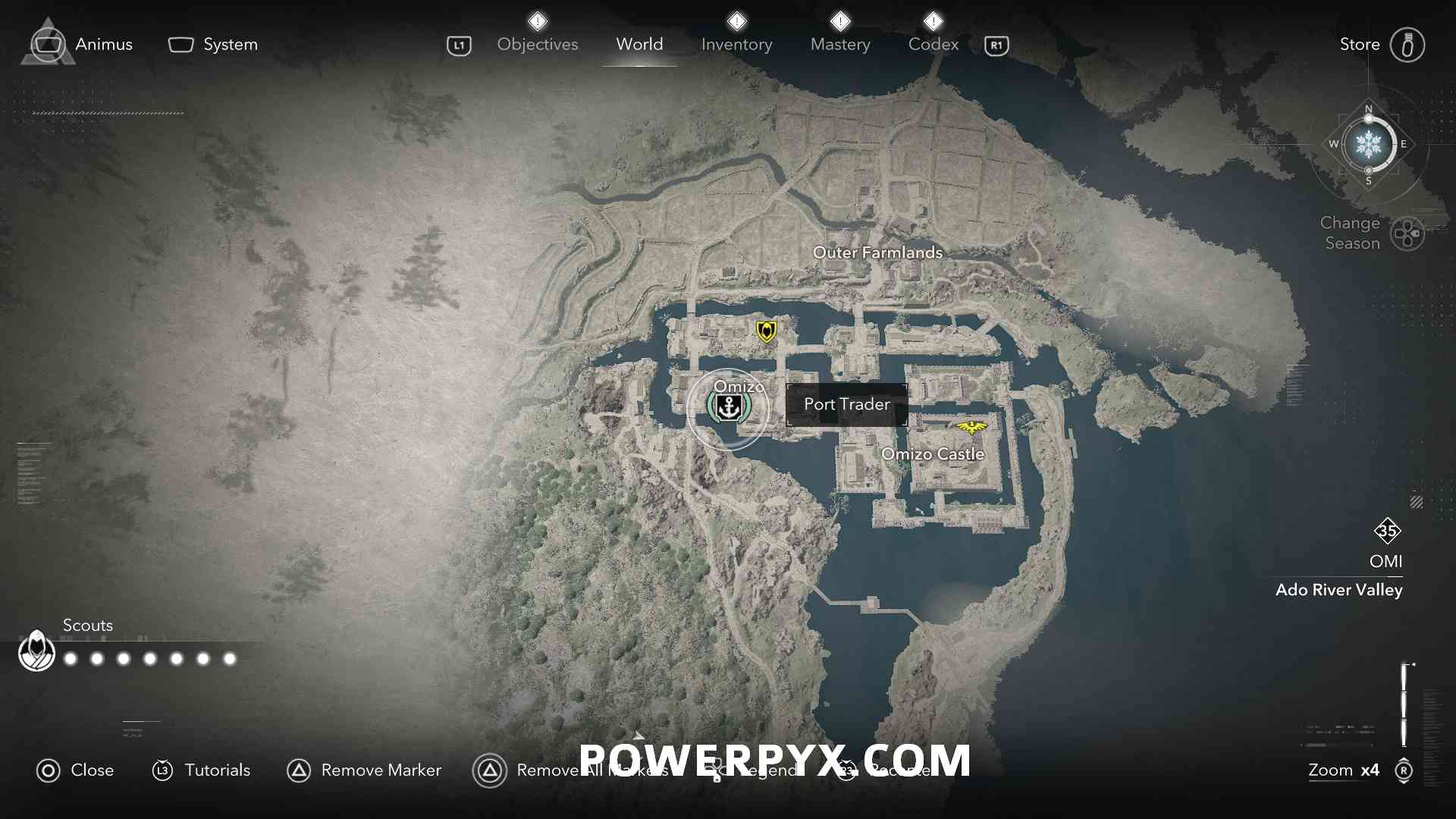Select the yellow eagle viewpoint marker
This screenshot has width=1456, height=819.
tap(971, 428)
